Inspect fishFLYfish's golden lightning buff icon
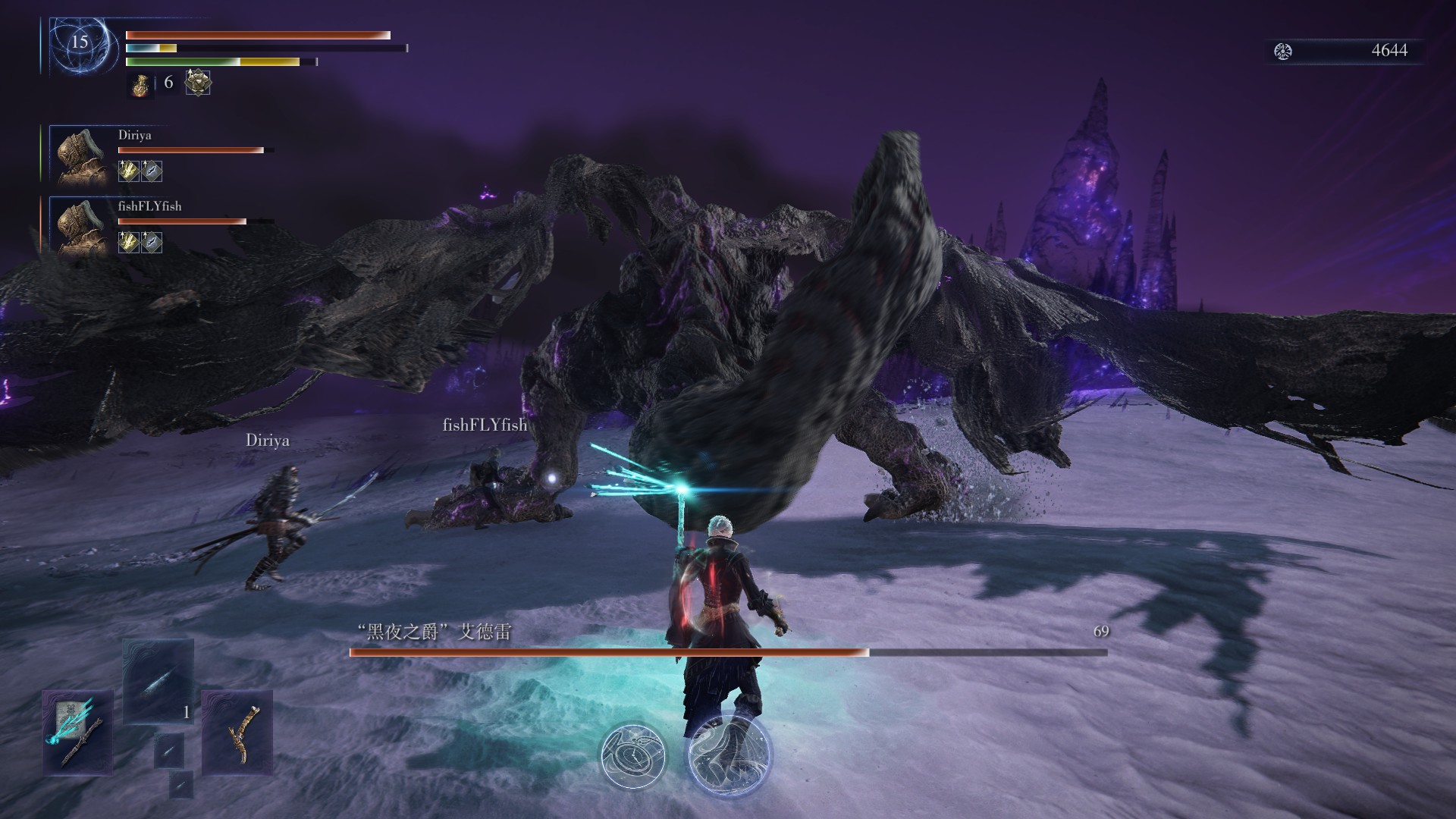This screenshot has width=1456, height=819. pyautogui.click(x=128, y=243)
